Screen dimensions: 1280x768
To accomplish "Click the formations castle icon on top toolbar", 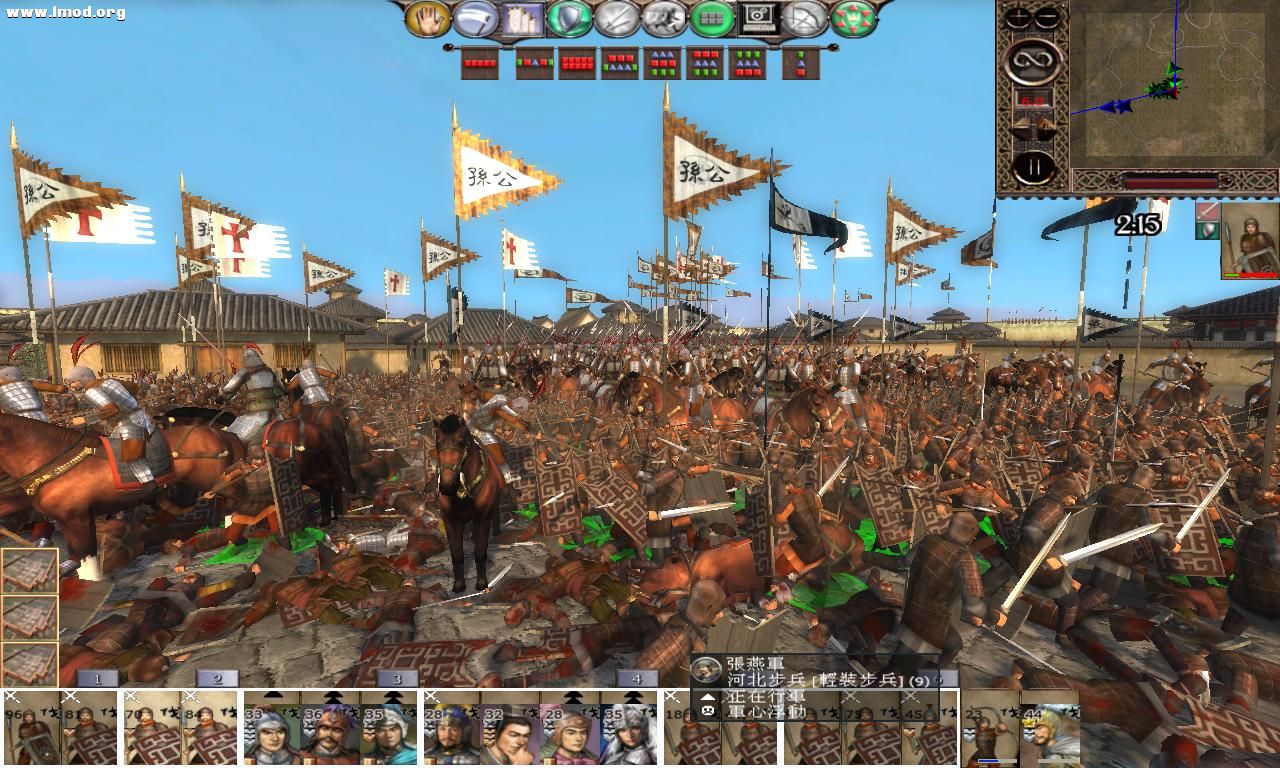I will coord(520,20).
